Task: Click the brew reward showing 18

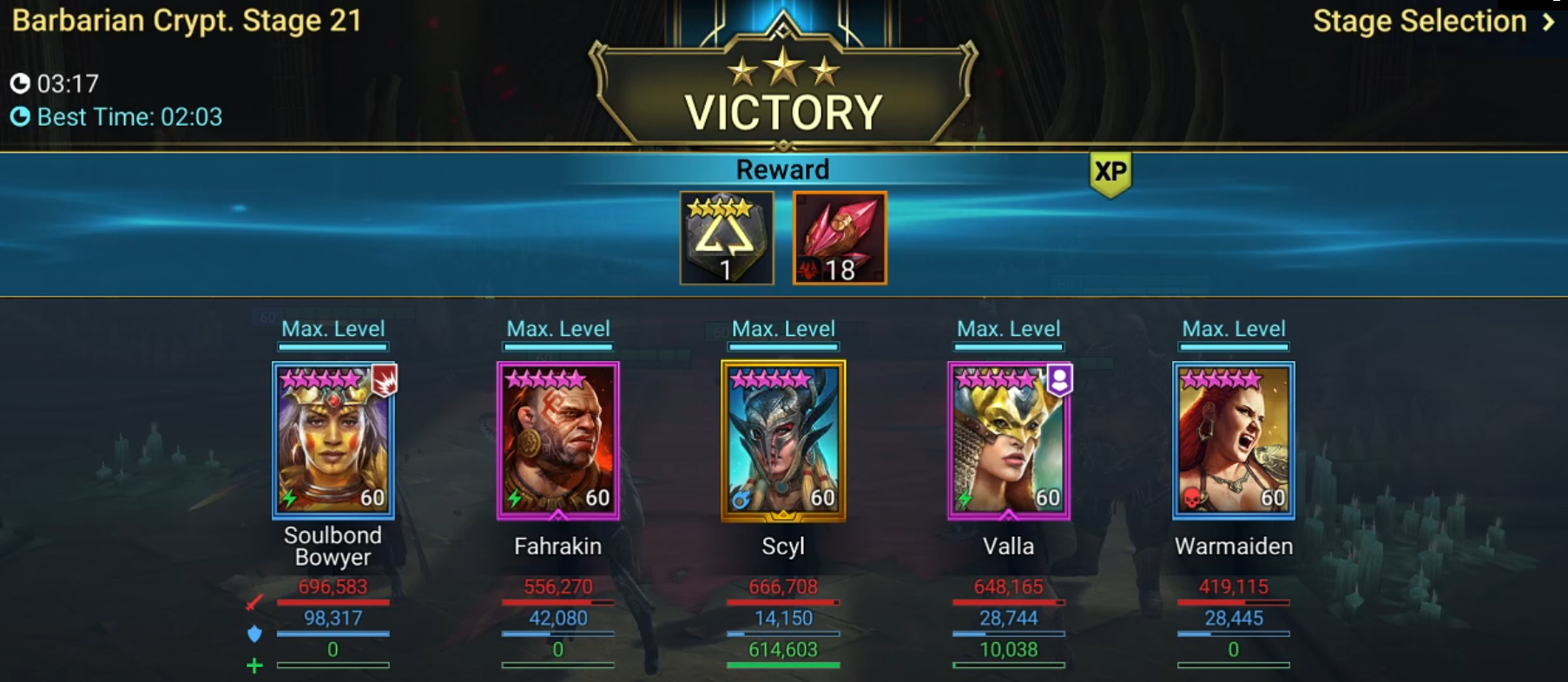Action: [x=839, y=237]
